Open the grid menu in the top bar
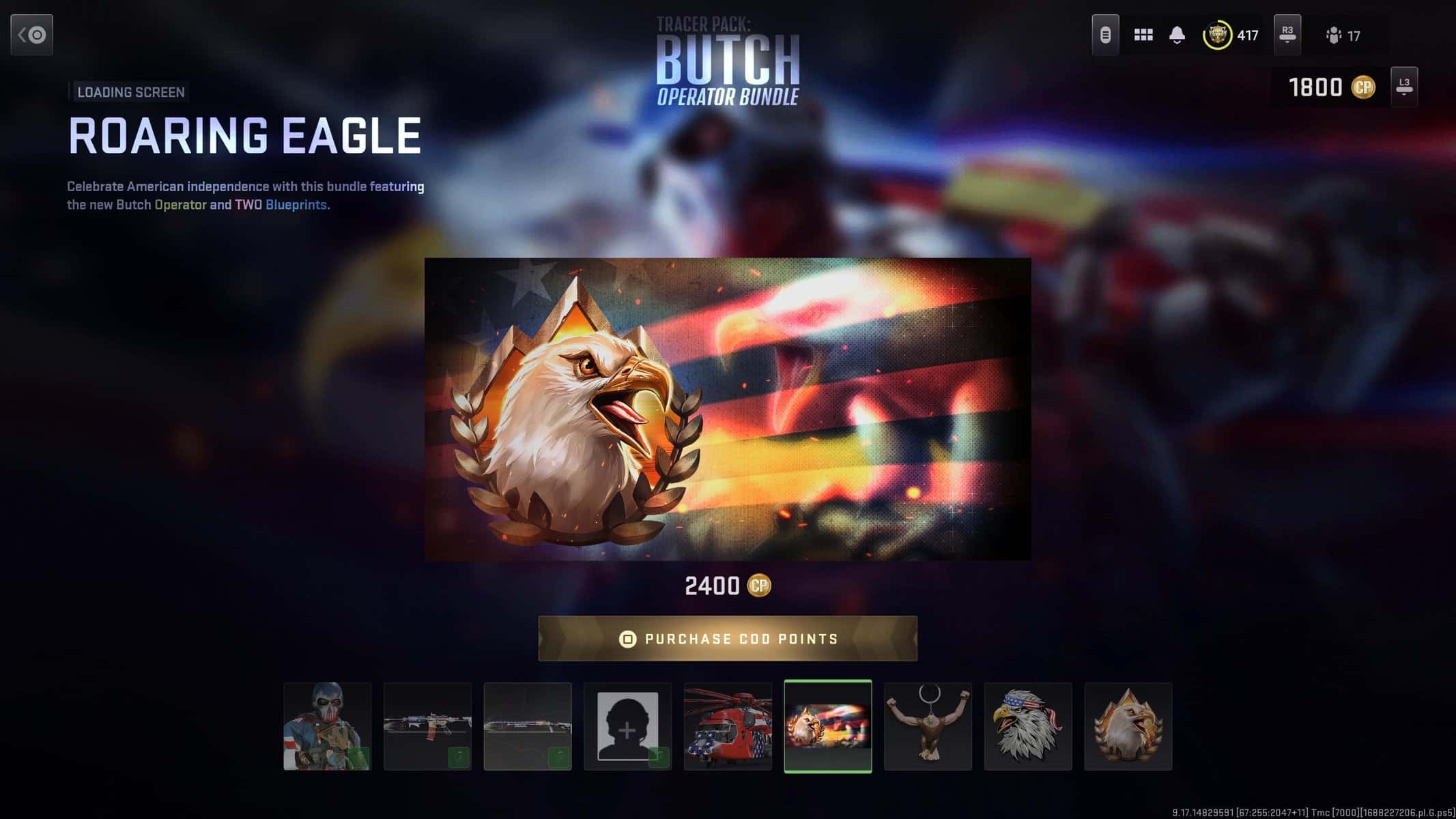Screen dimensions: 1456x819 [1143, 34]
